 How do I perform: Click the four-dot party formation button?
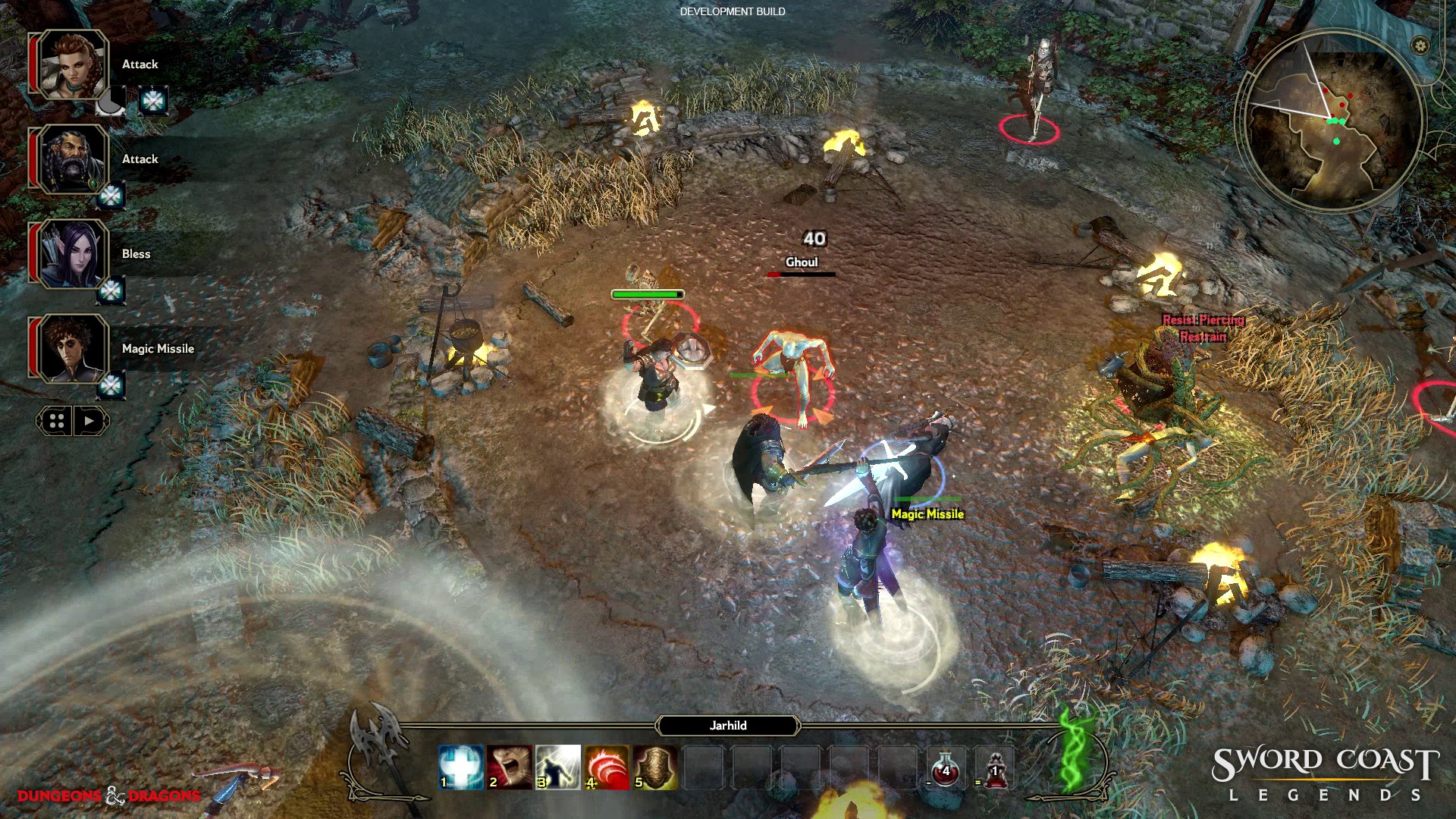click(56, 421)
